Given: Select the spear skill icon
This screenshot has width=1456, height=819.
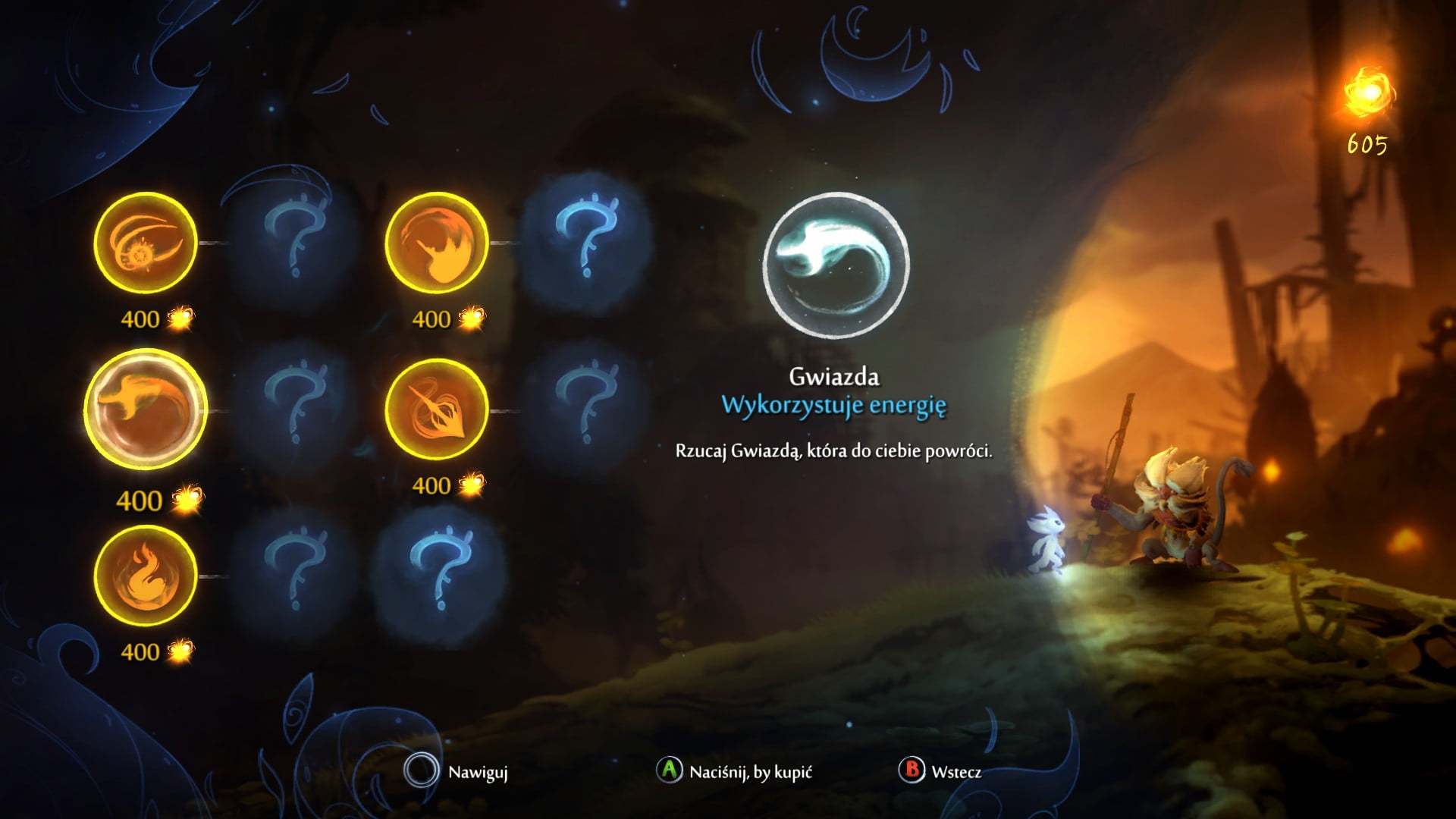Looking at the screenshot, I should 436,409.
